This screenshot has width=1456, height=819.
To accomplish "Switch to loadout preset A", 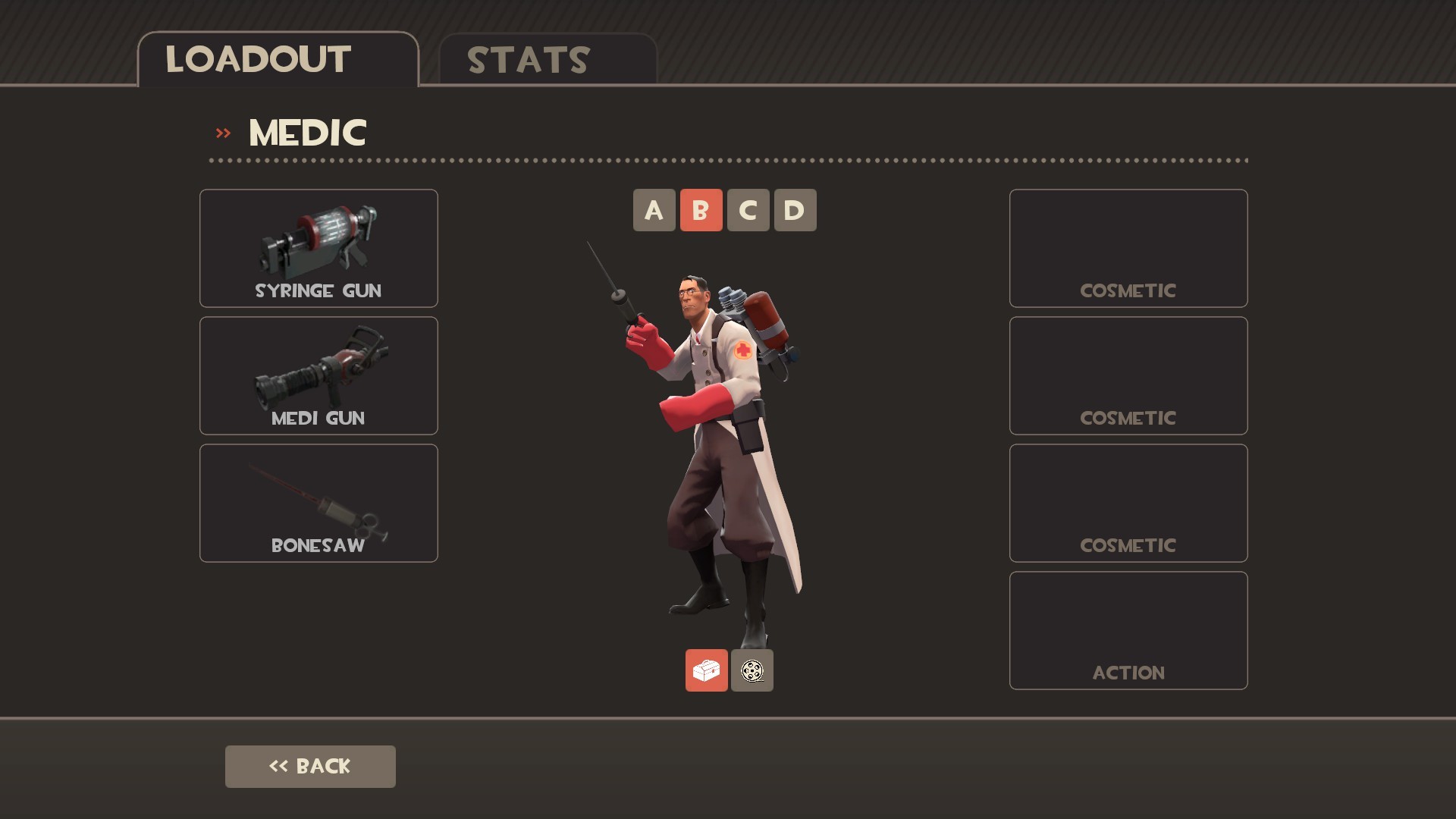I will point(653,210).
